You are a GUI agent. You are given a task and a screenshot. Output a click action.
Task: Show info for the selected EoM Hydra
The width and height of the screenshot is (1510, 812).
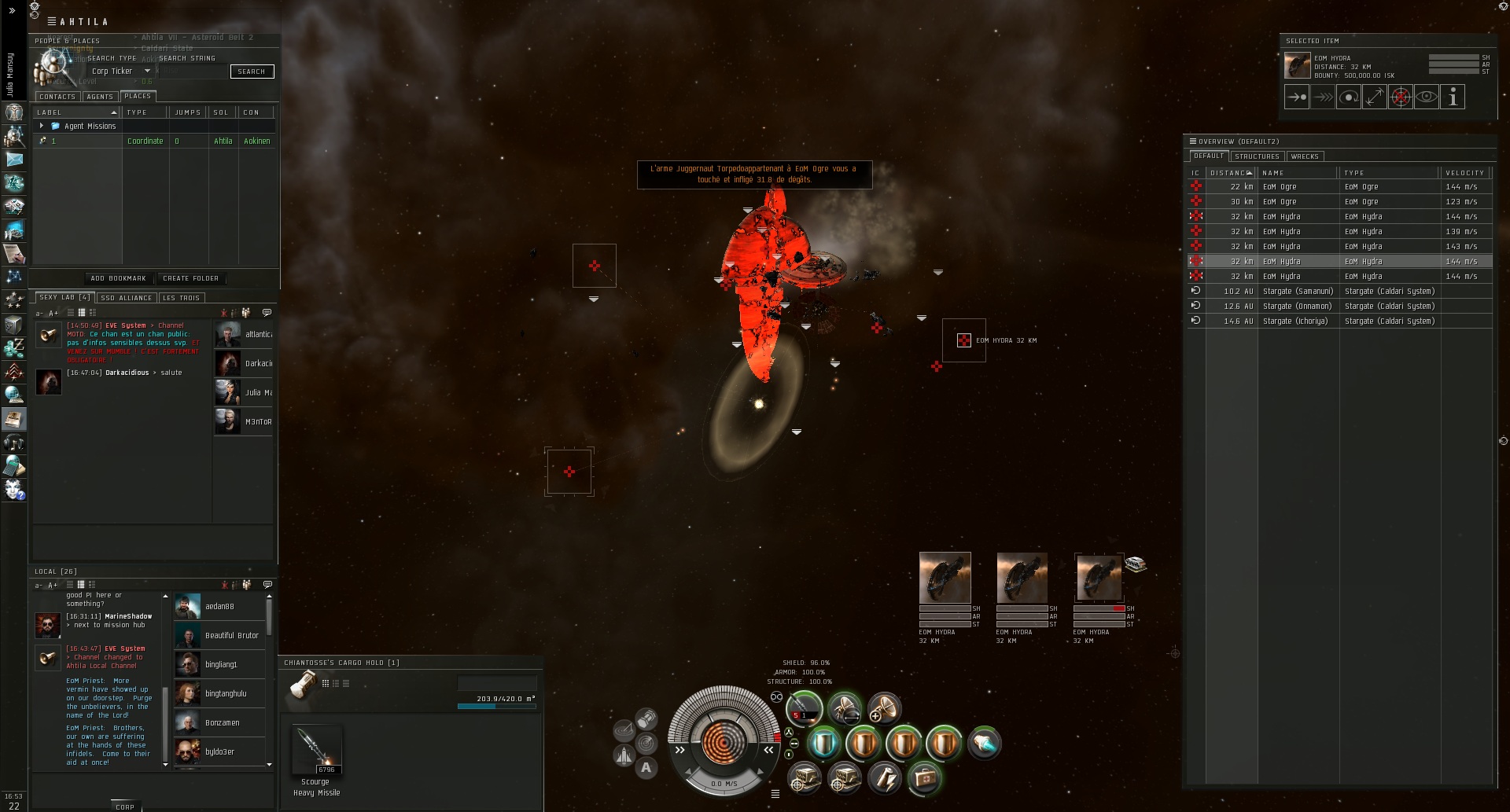(x=1453, y=97)
